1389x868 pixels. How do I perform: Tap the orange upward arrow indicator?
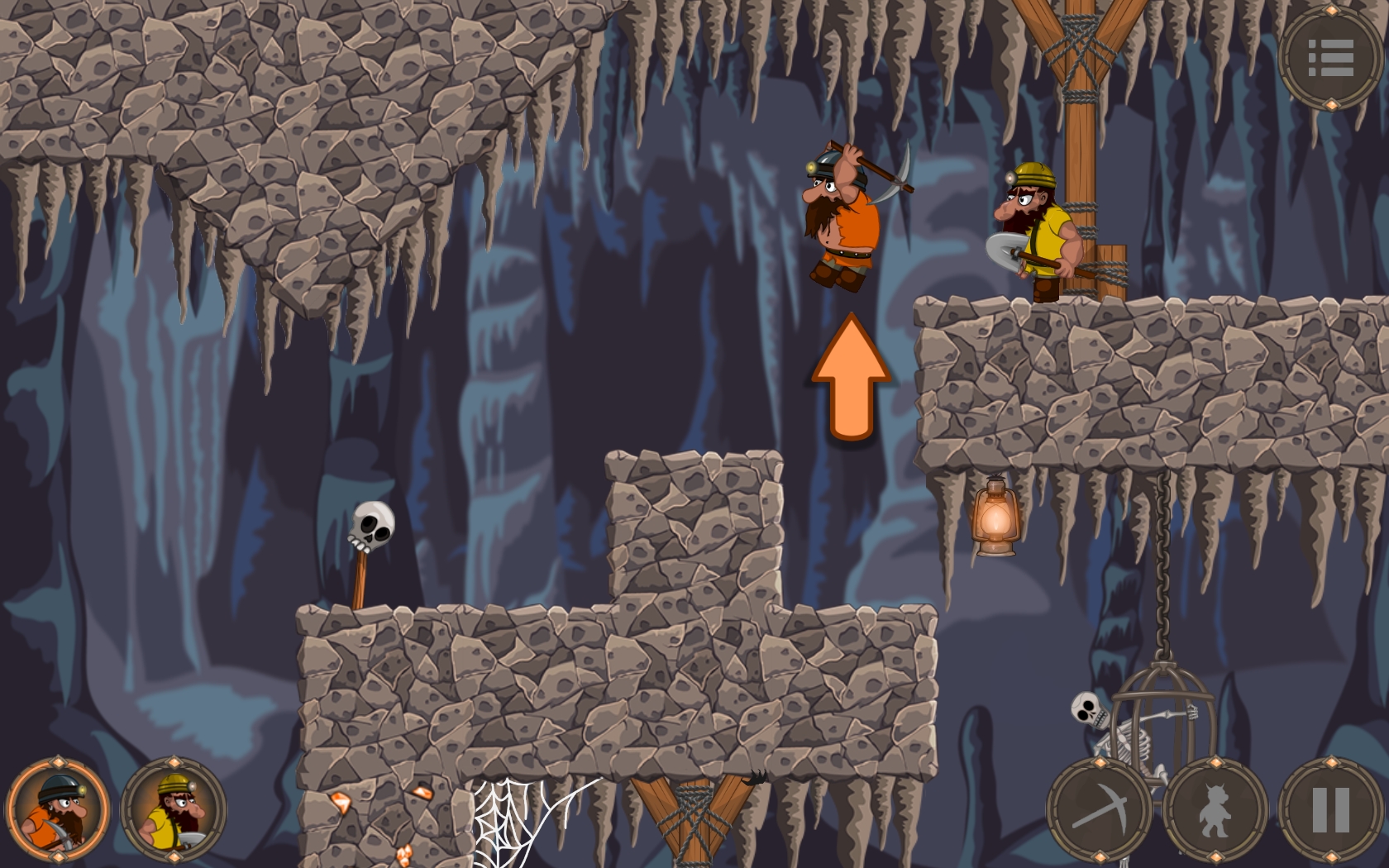(851, 376)
